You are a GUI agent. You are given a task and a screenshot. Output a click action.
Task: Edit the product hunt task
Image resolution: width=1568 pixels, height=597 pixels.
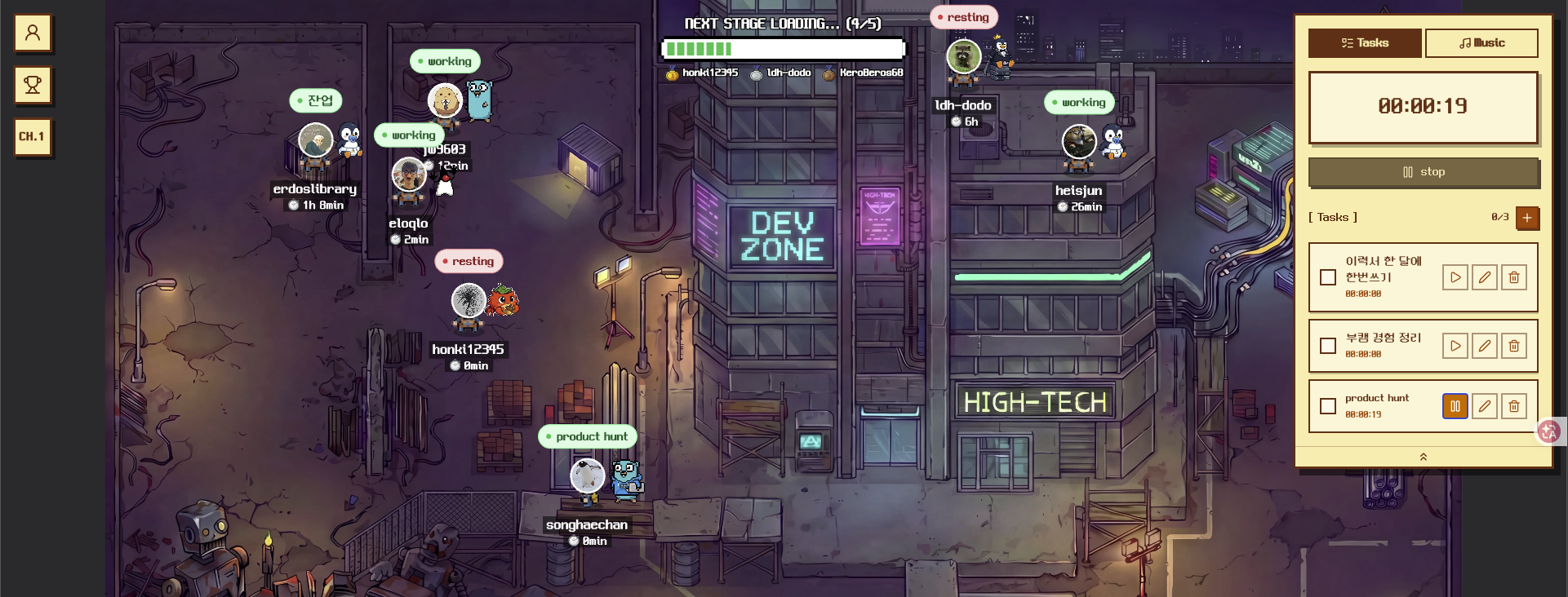point(1485,406)
